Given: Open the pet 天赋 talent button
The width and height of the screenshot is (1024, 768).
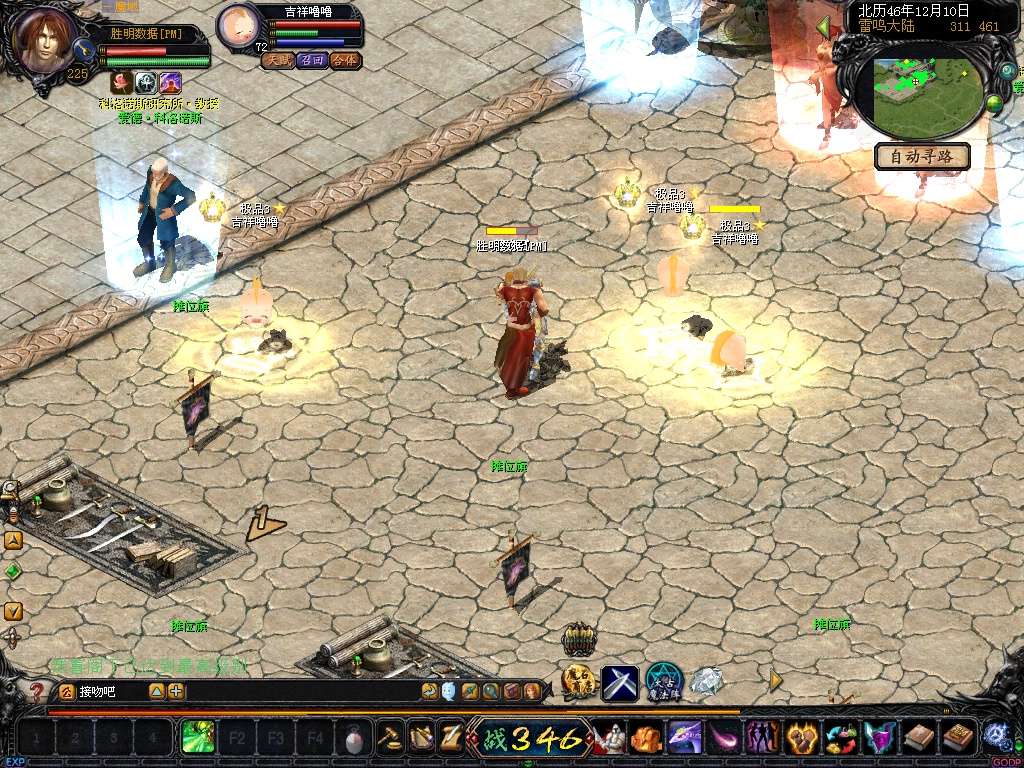Looking at the screenshot, I should [x=278, y=60].
